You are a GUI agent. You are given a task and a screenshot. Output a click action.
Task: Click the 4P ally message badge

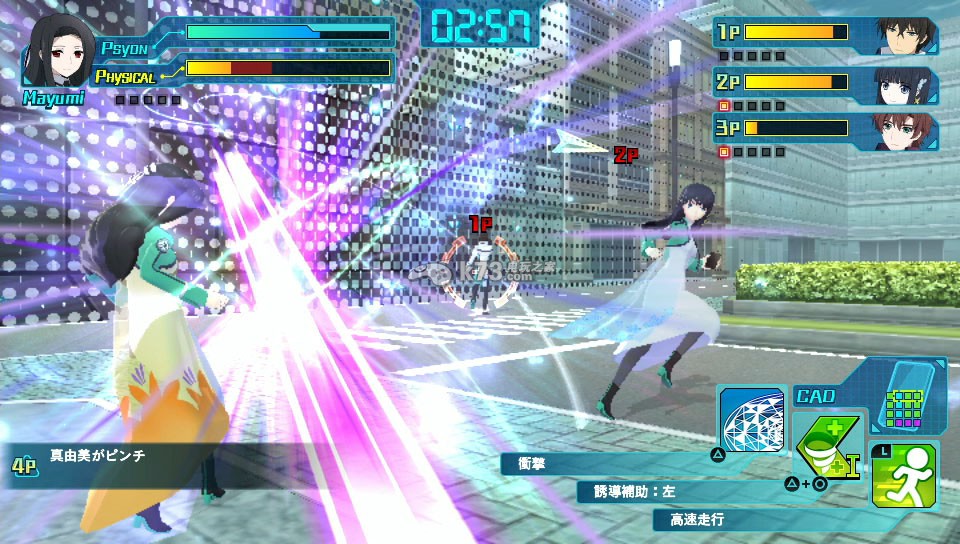click(25, 465)
